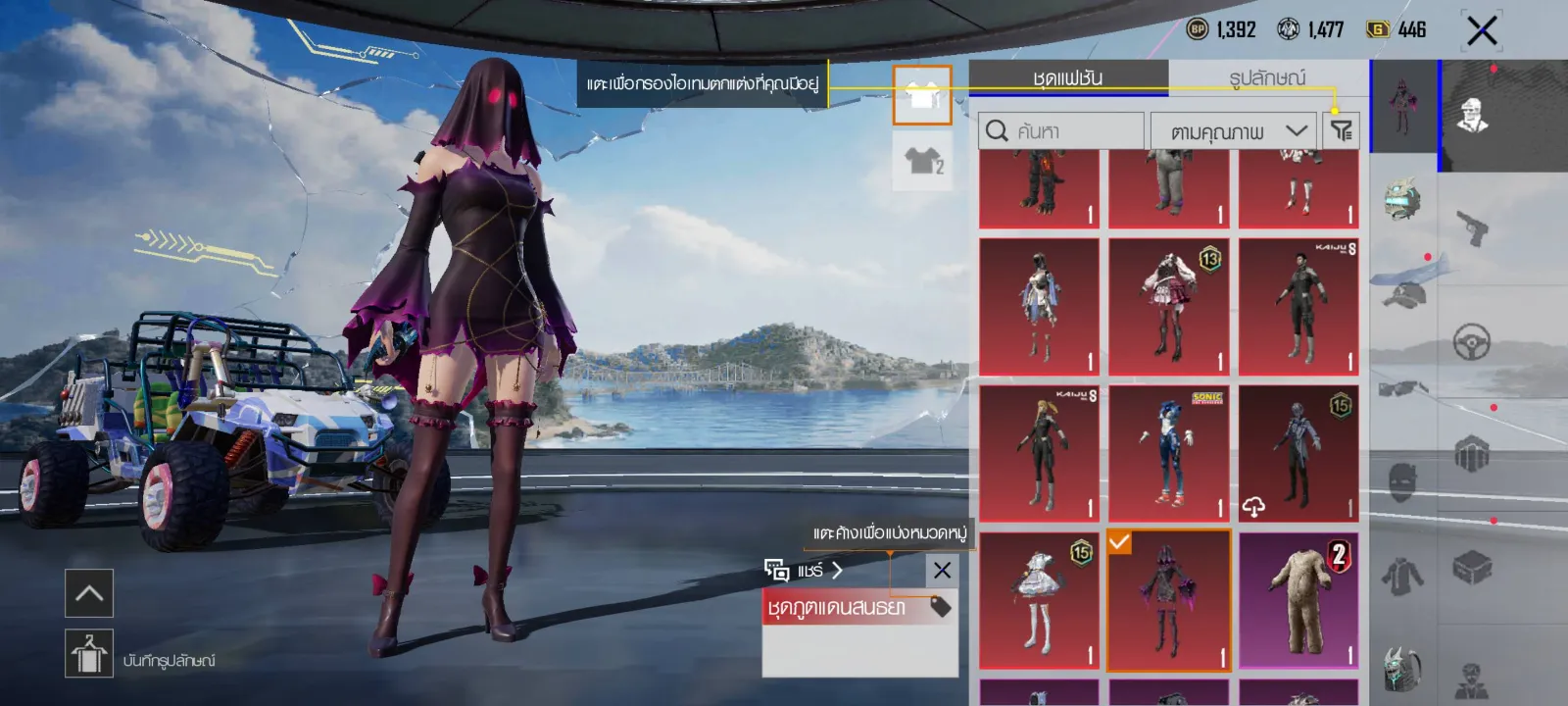Click the ค้นหา search field
This screenshot has height=706, width=1568.
pos(1061,130)
